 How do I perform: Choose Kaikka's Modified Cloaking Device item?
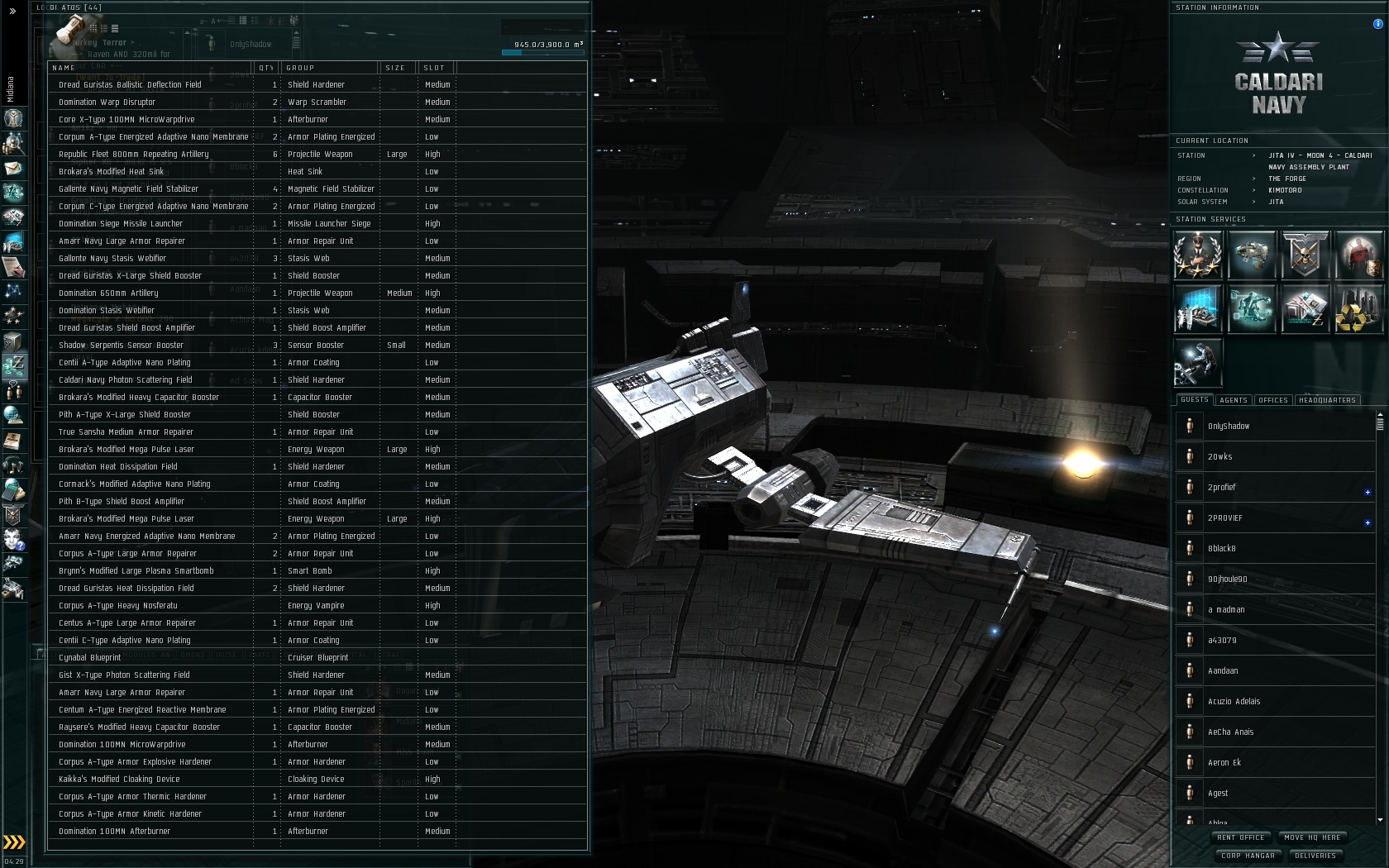tap(119, 780)
